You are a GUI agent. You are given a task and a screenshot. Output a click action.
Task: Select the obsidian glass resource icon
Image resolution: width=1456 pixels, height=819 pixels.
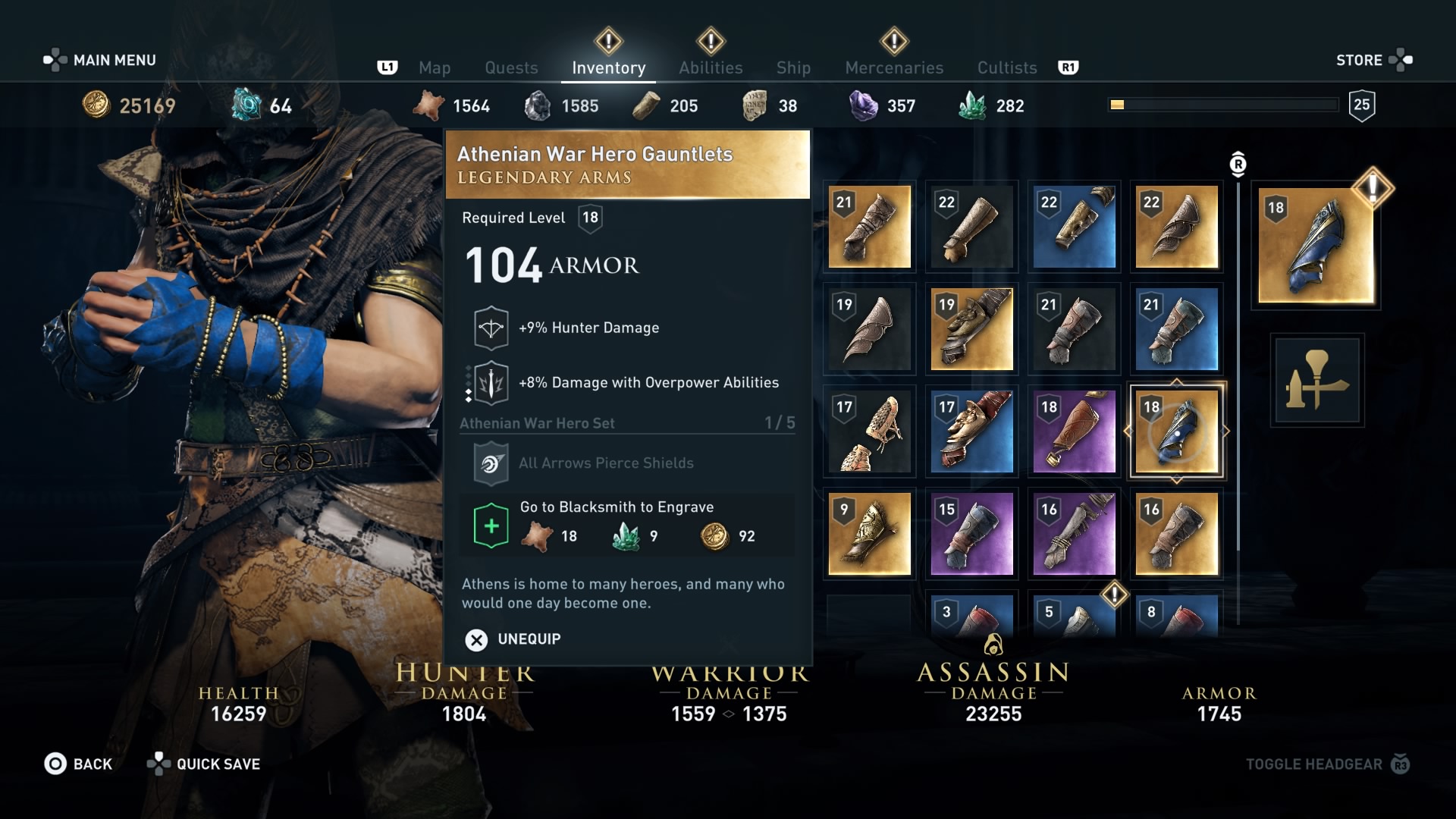538,106
